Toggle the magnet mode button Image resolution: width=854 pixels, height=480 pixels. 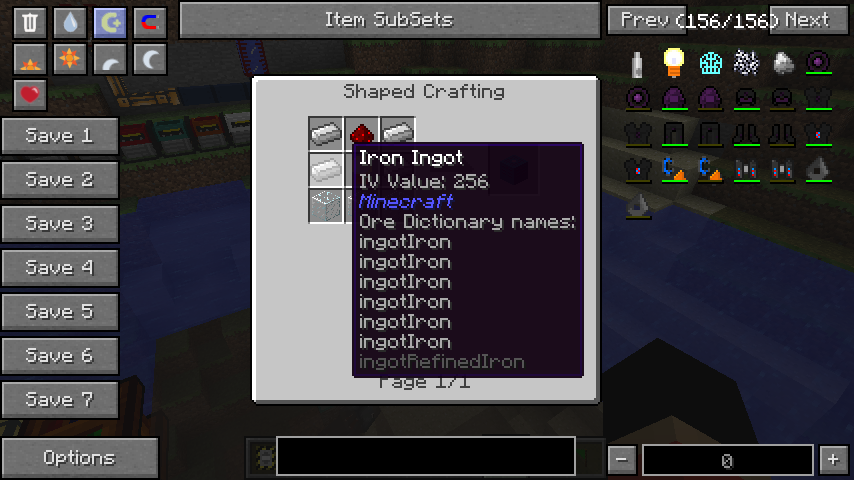click(150, 22)
